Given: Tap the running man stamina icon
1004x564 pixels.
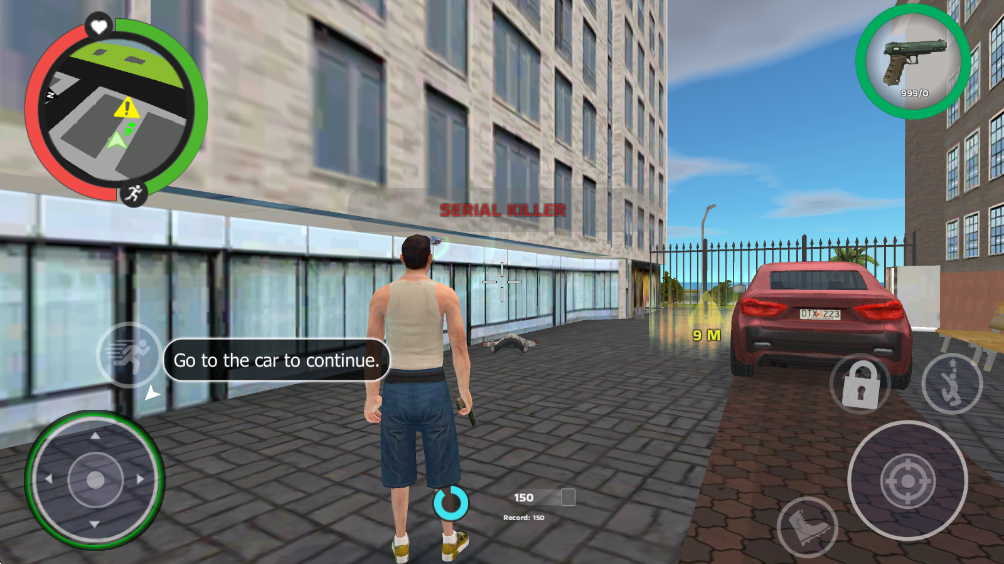Looking at the screenshot, I should click(132, 193).
